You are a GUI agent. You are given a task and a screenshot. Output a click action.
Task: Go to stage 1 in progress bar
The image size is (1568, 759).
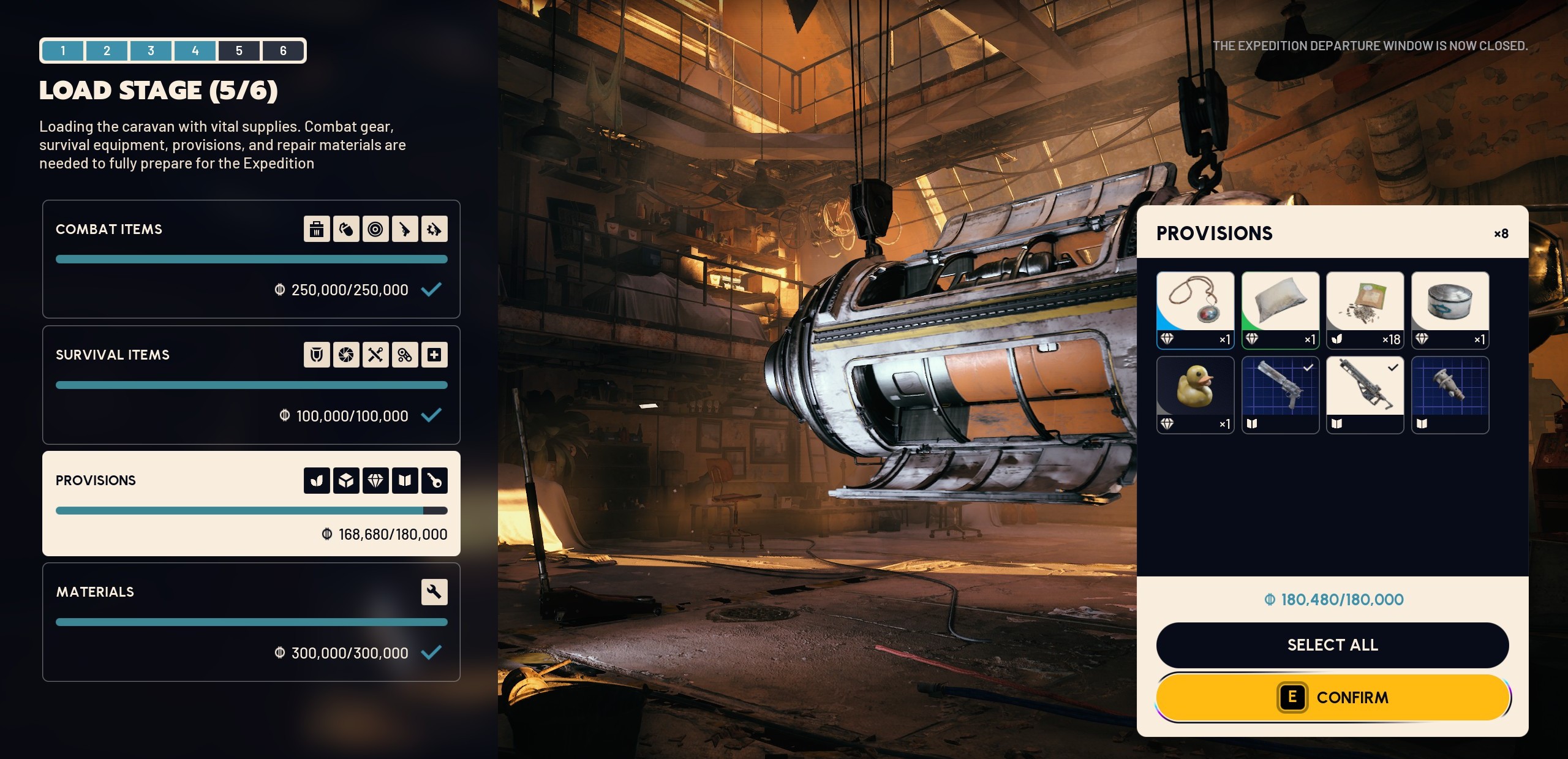coord(63,51)
